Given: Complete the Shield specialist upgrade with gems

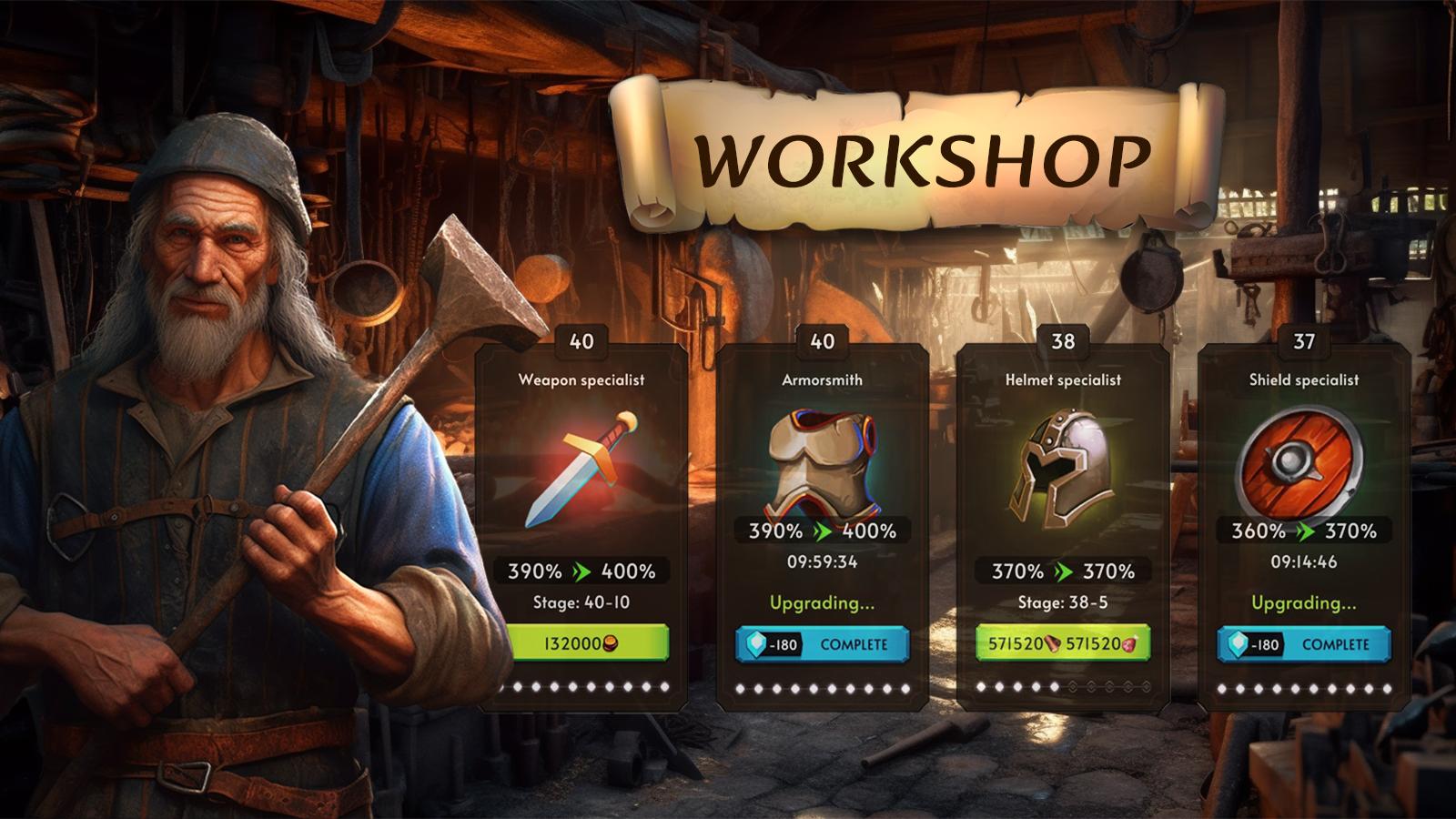Looking at the screenshot, I should (x=1303, y=644).
